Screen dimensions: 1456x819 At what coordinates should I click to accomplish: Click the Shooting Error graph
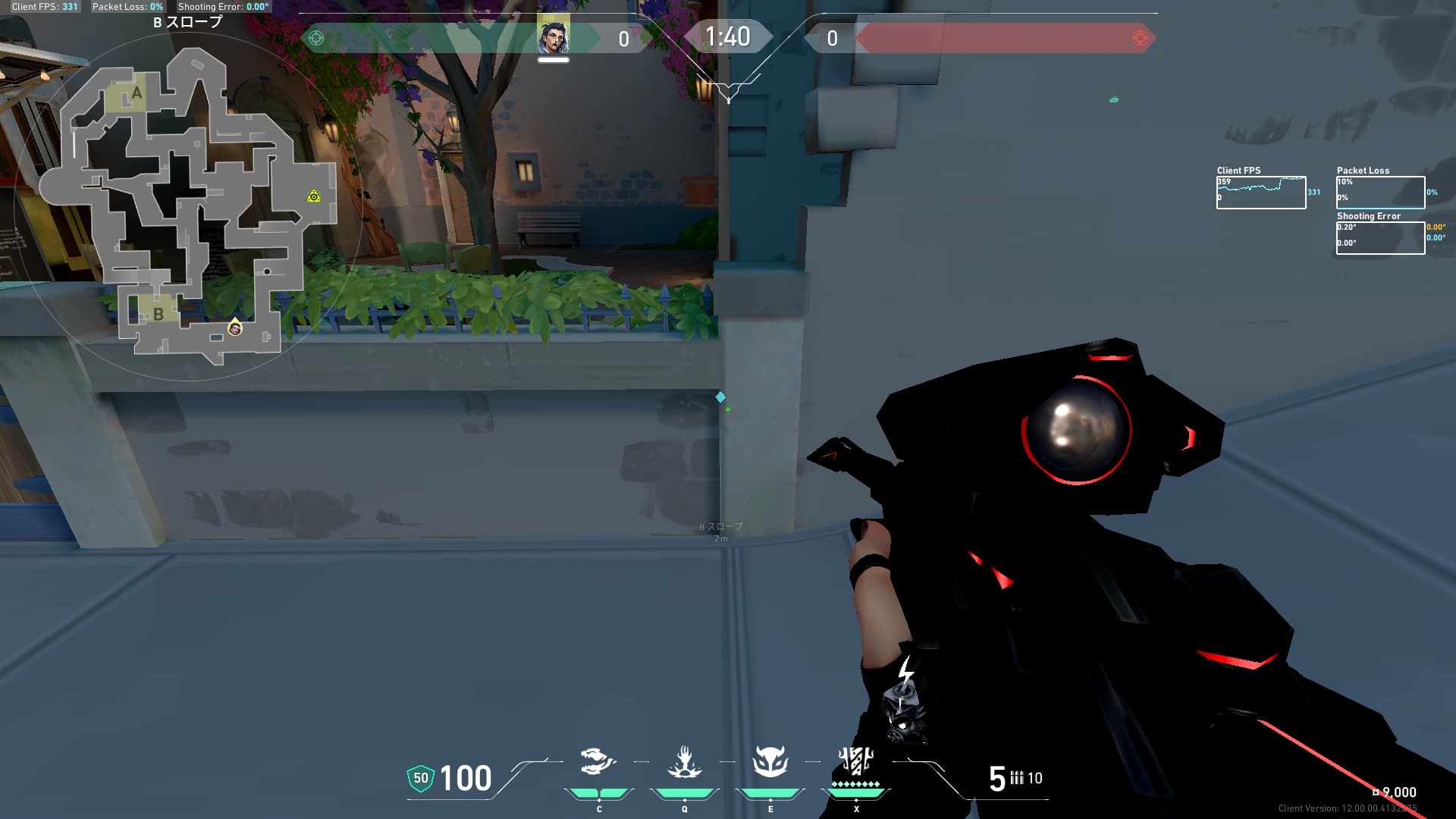coord(1380,238)
